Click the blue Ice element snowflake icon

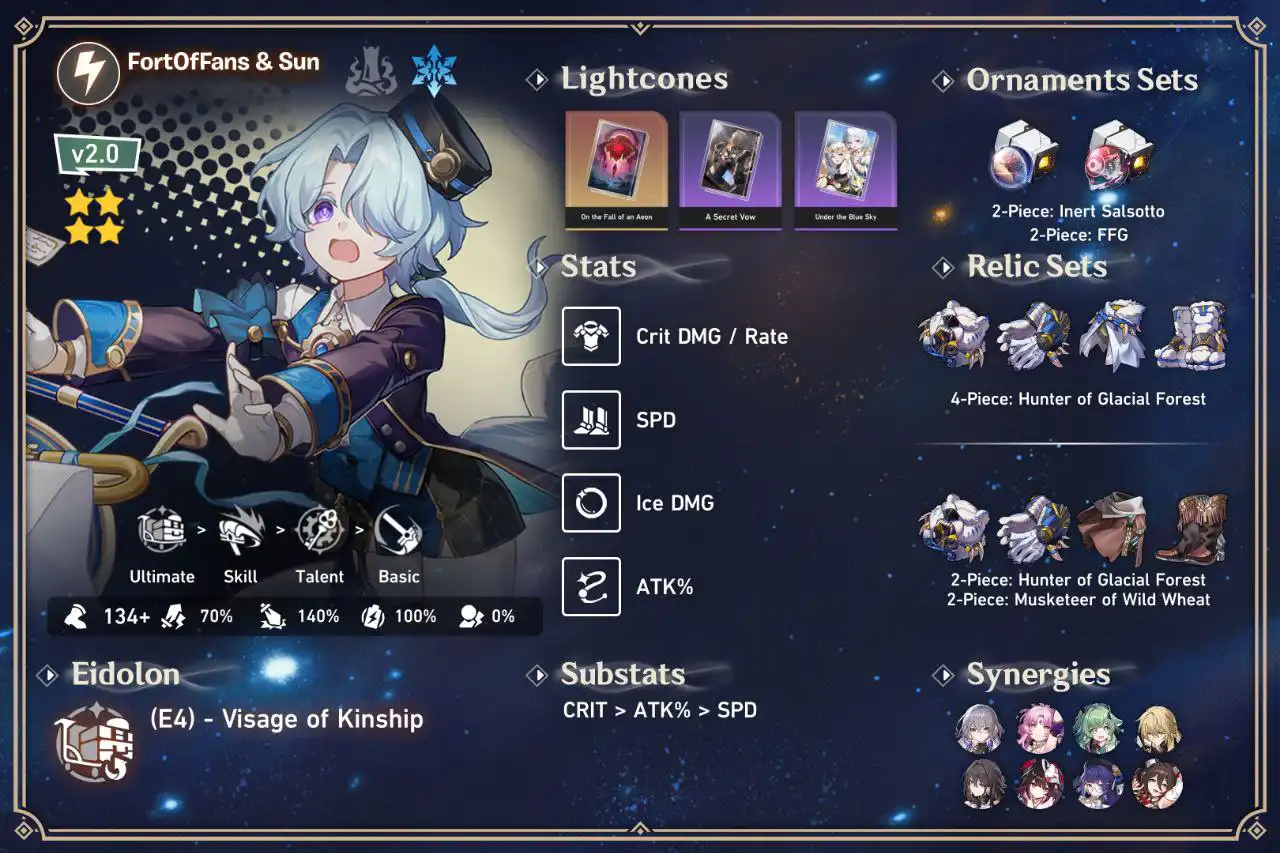pyautogui.click(x=434, y=72)
